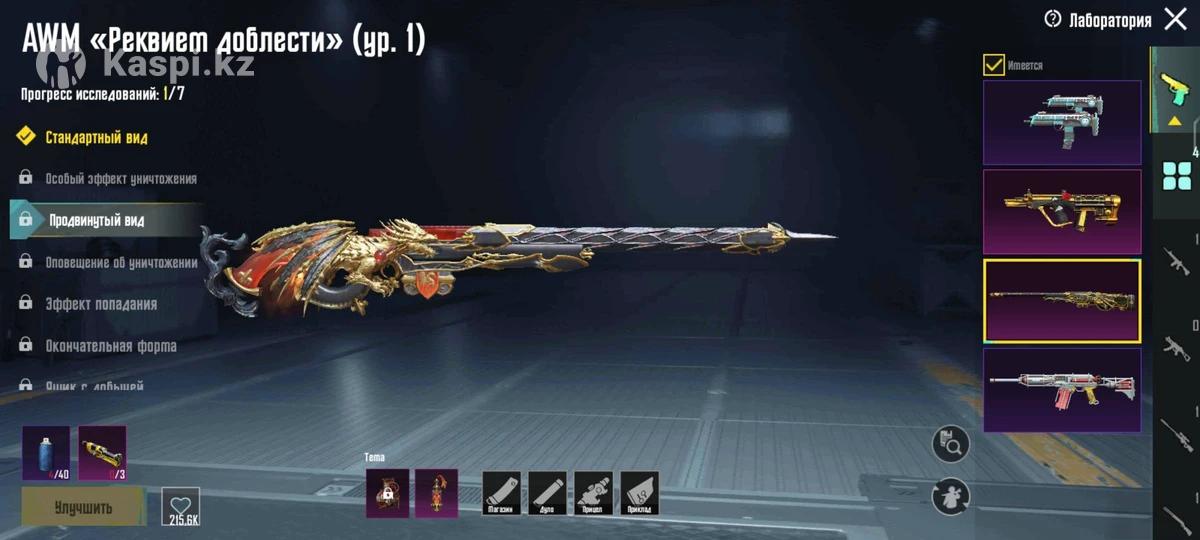1200x540 pixels.
Task: Click the Улучшить upgrade button
Action: [x=83, y=507]
